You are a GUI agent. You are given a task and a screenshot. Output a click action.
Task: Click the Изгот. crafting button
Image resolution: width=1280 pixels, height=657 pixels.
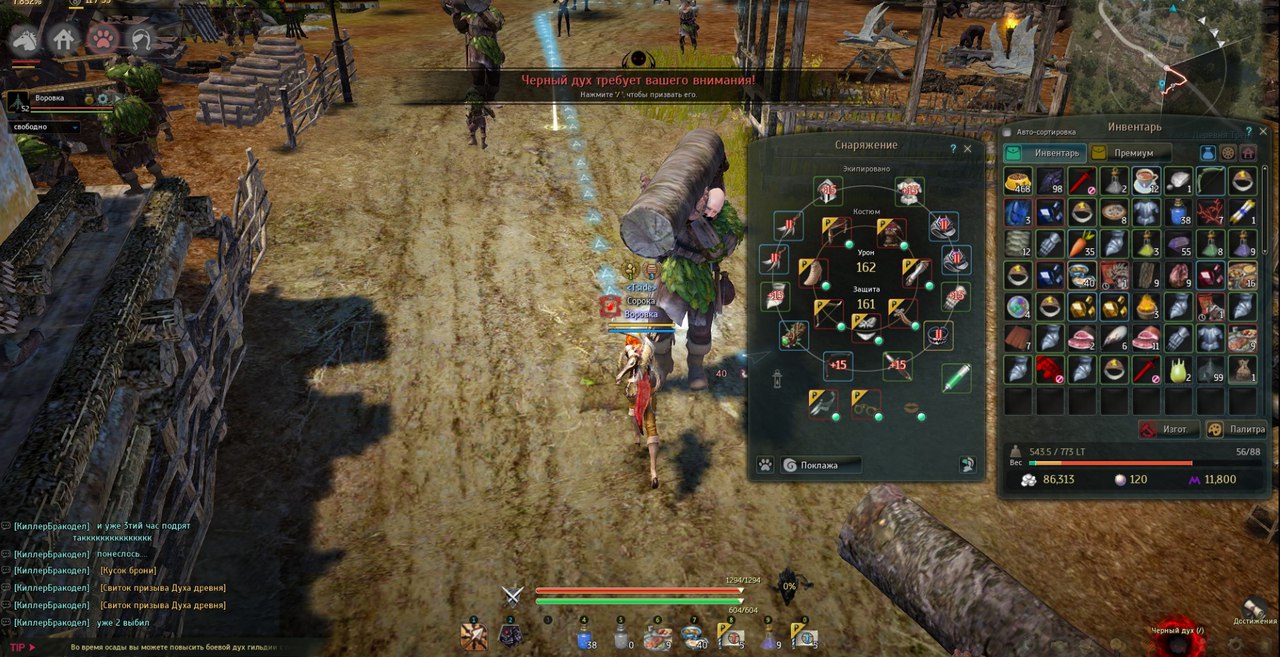1165,429
